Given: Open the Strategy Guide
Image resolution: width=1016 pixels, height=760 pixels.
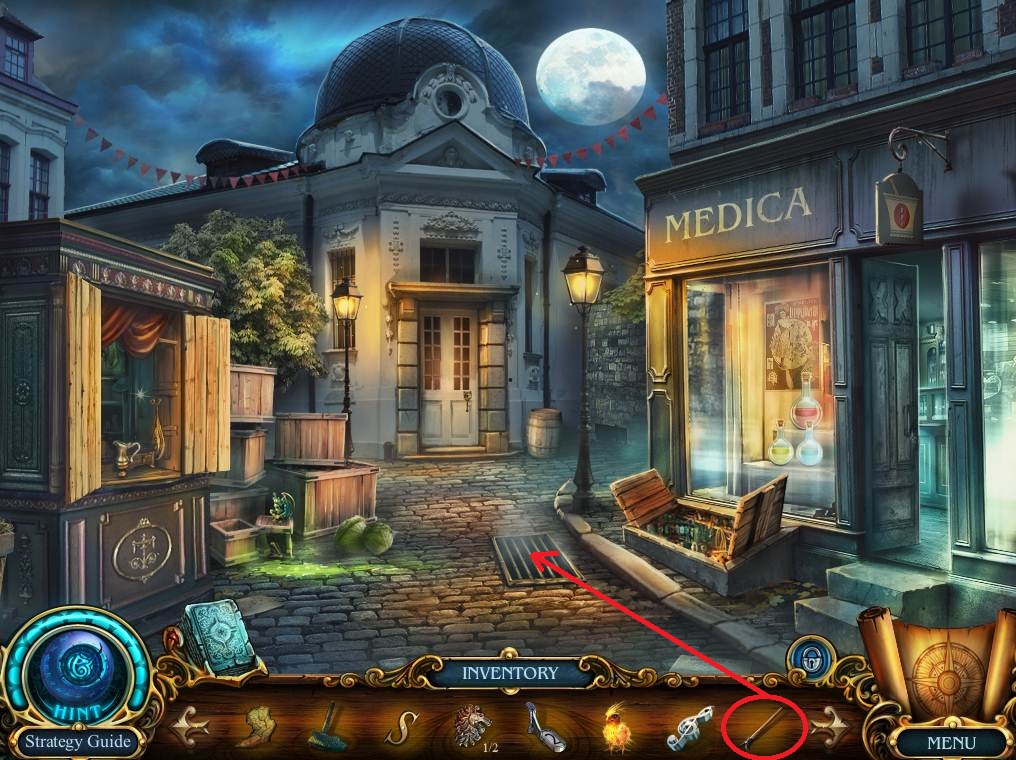Looking at the screenshot, I should pyautogui.click(x=78, y=742).
